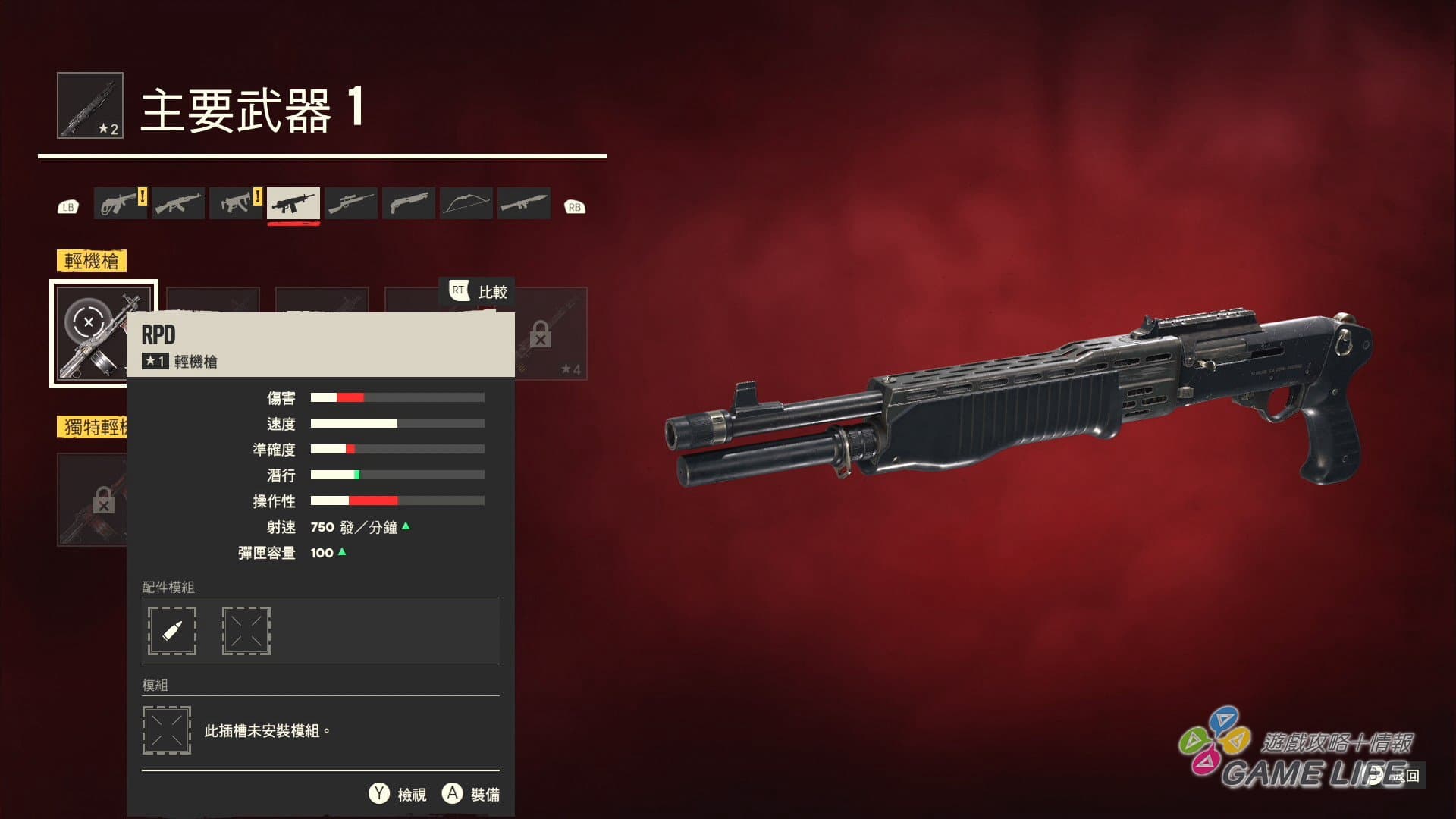The width and height of the screenshot is (1456, 819).
Task: Click the equipped primary weapon 1 thumbnail
Action: point(90,105)
